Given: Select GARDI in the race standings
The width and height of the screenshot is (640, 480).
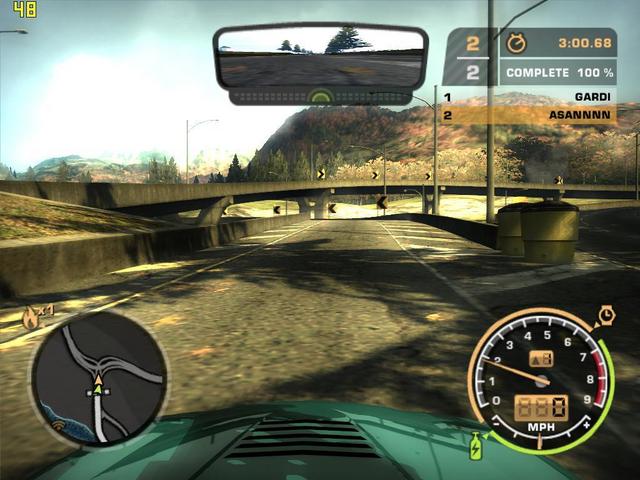Looking at the screenshot, I should coord(592,97).
